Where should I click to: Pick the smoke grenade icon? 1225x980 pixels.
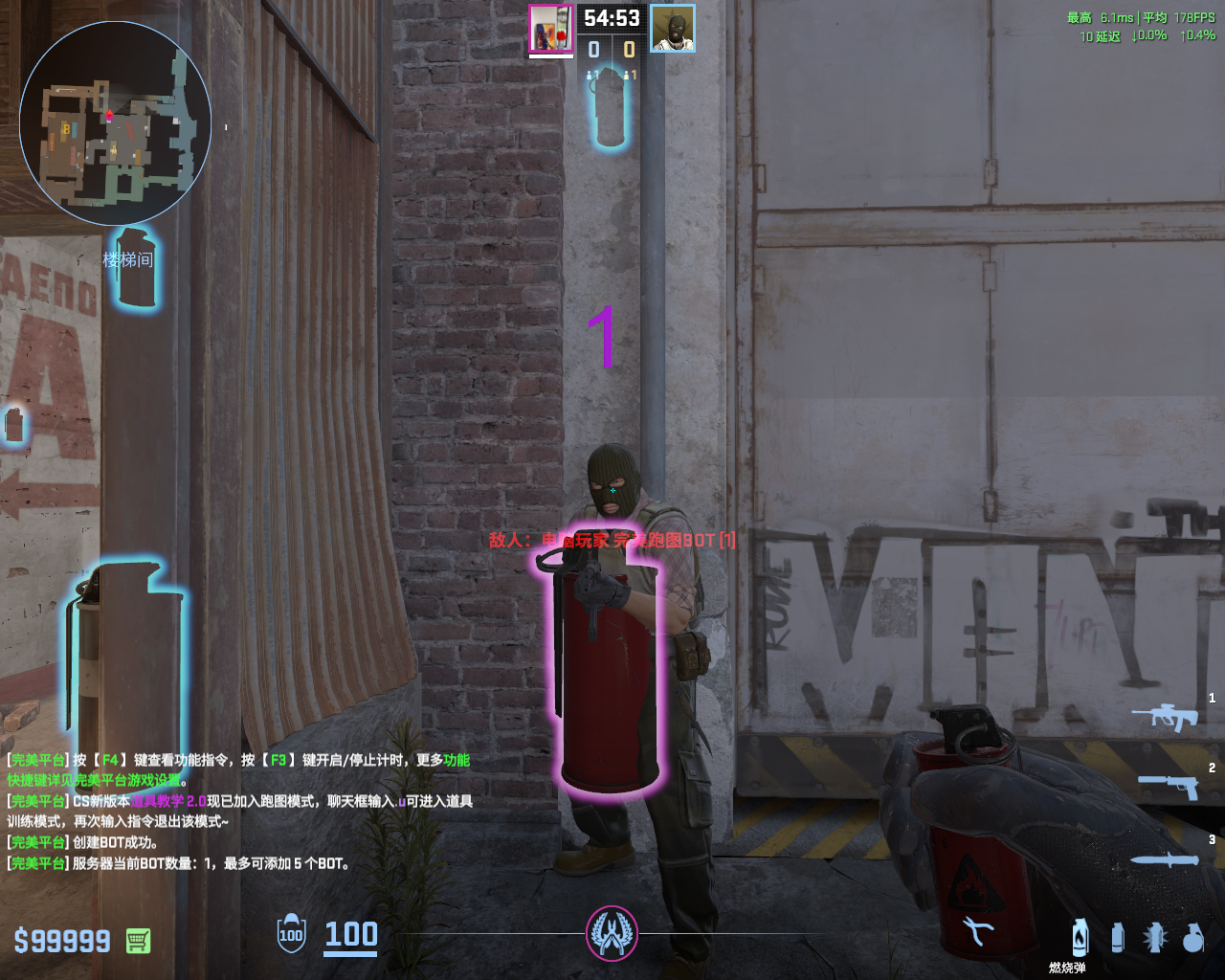(1117, 937)
